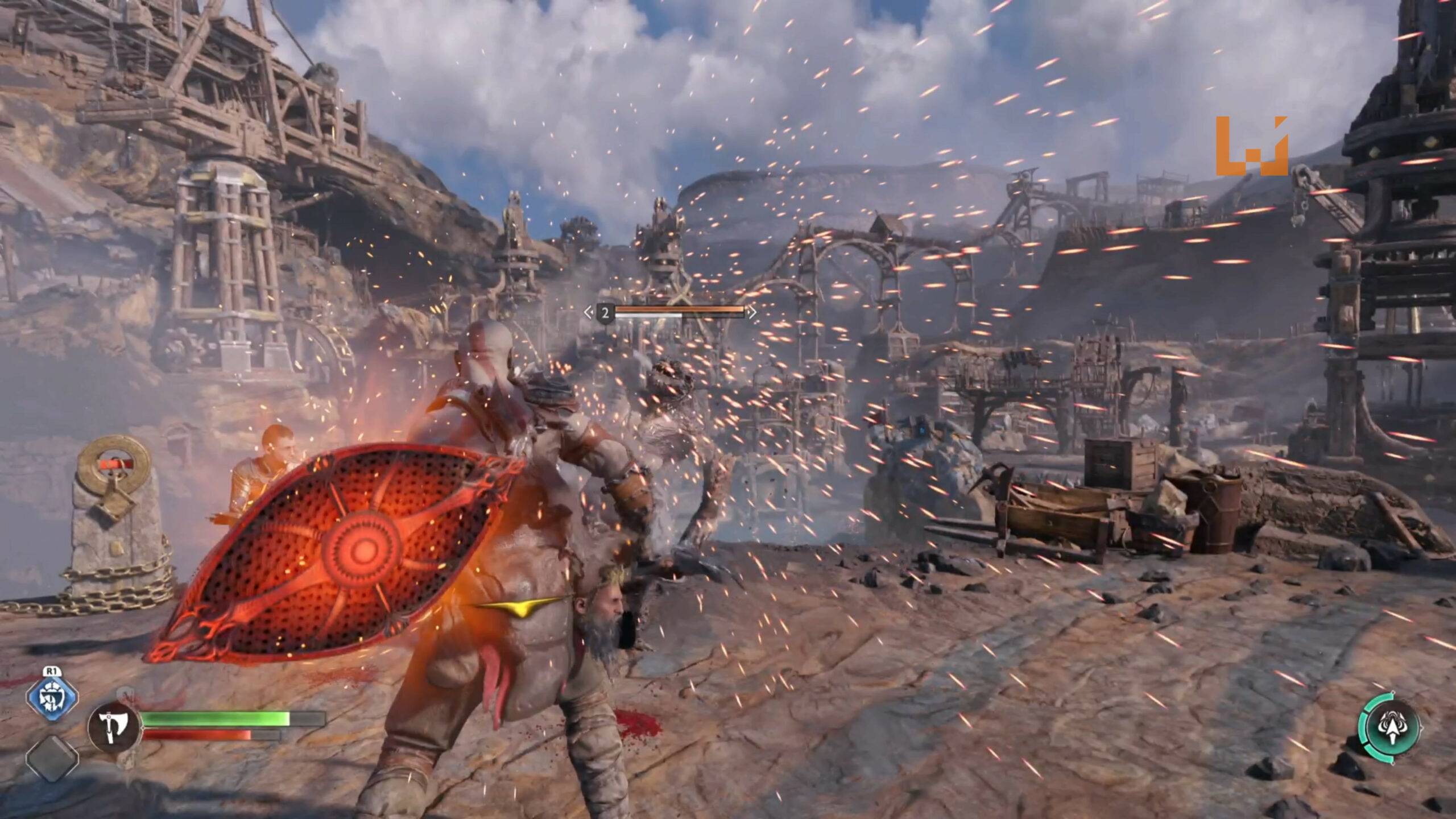Click the white stun bar under the enemy health
1456x819 pixels.
(x=649, y=315)
